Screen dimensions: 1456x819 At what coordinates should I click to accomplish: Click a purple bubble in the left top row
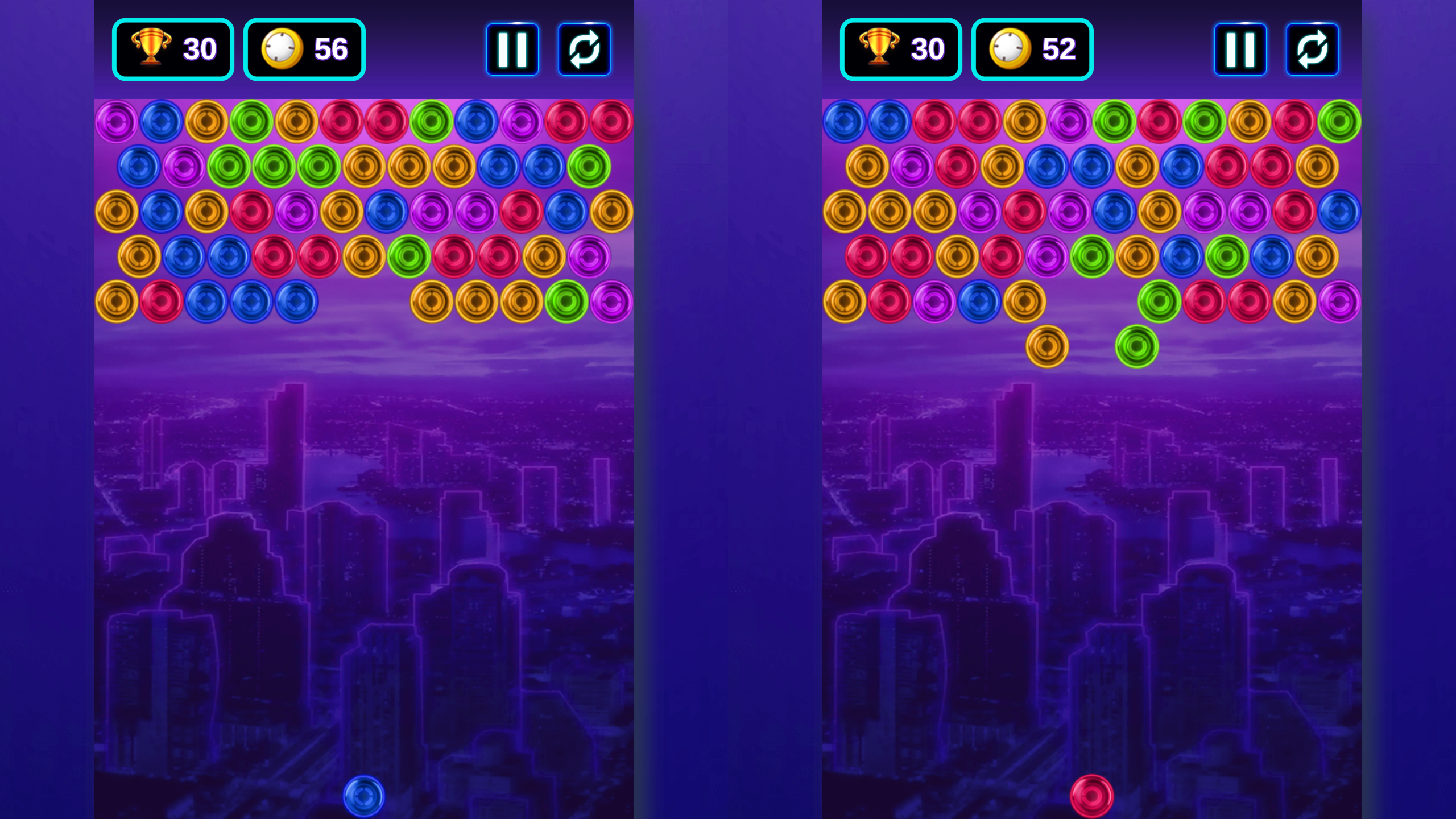point(116,122)
